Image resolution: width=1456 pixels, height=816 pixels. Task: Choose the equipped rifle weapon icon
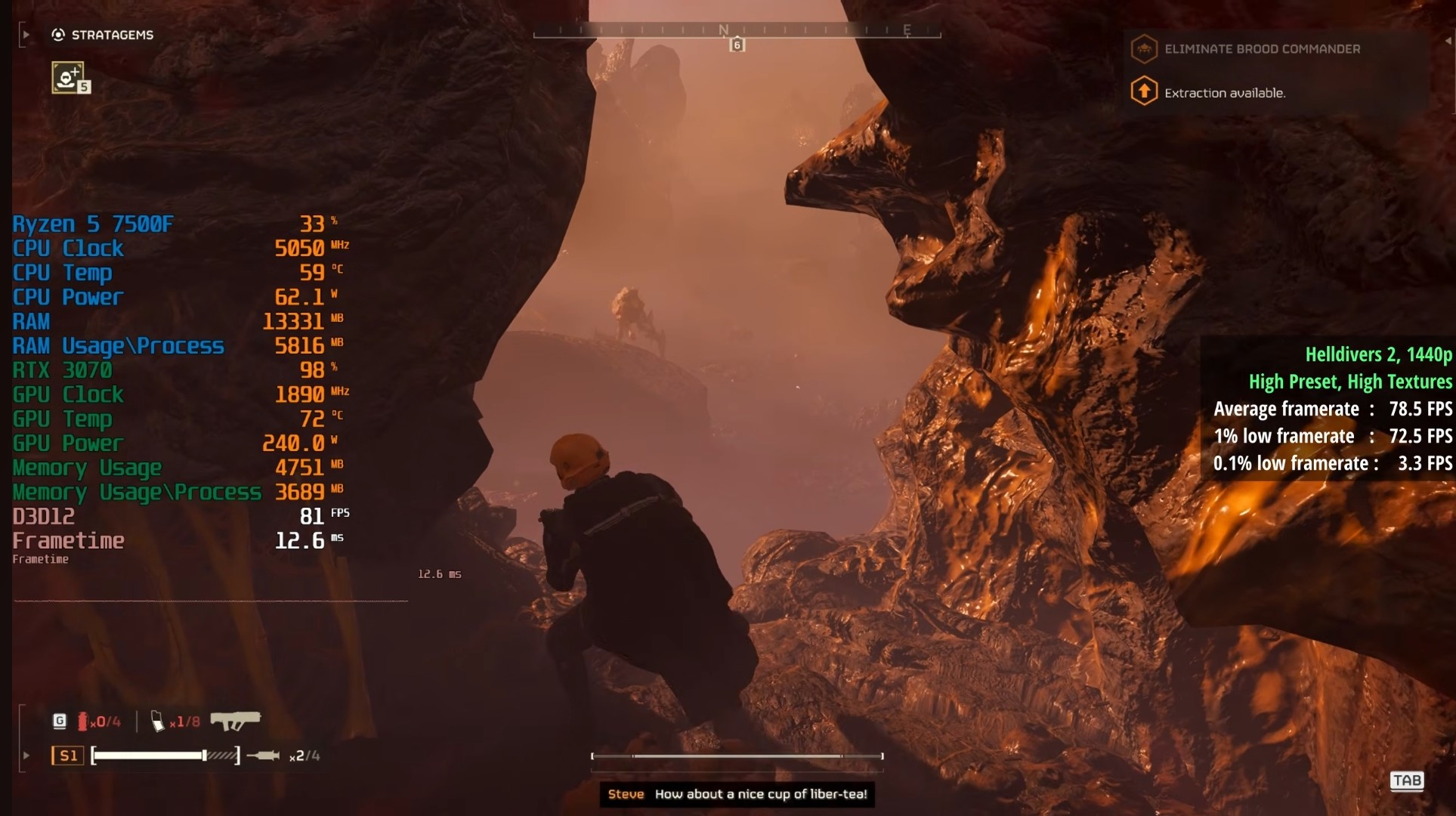coord(235,721)
